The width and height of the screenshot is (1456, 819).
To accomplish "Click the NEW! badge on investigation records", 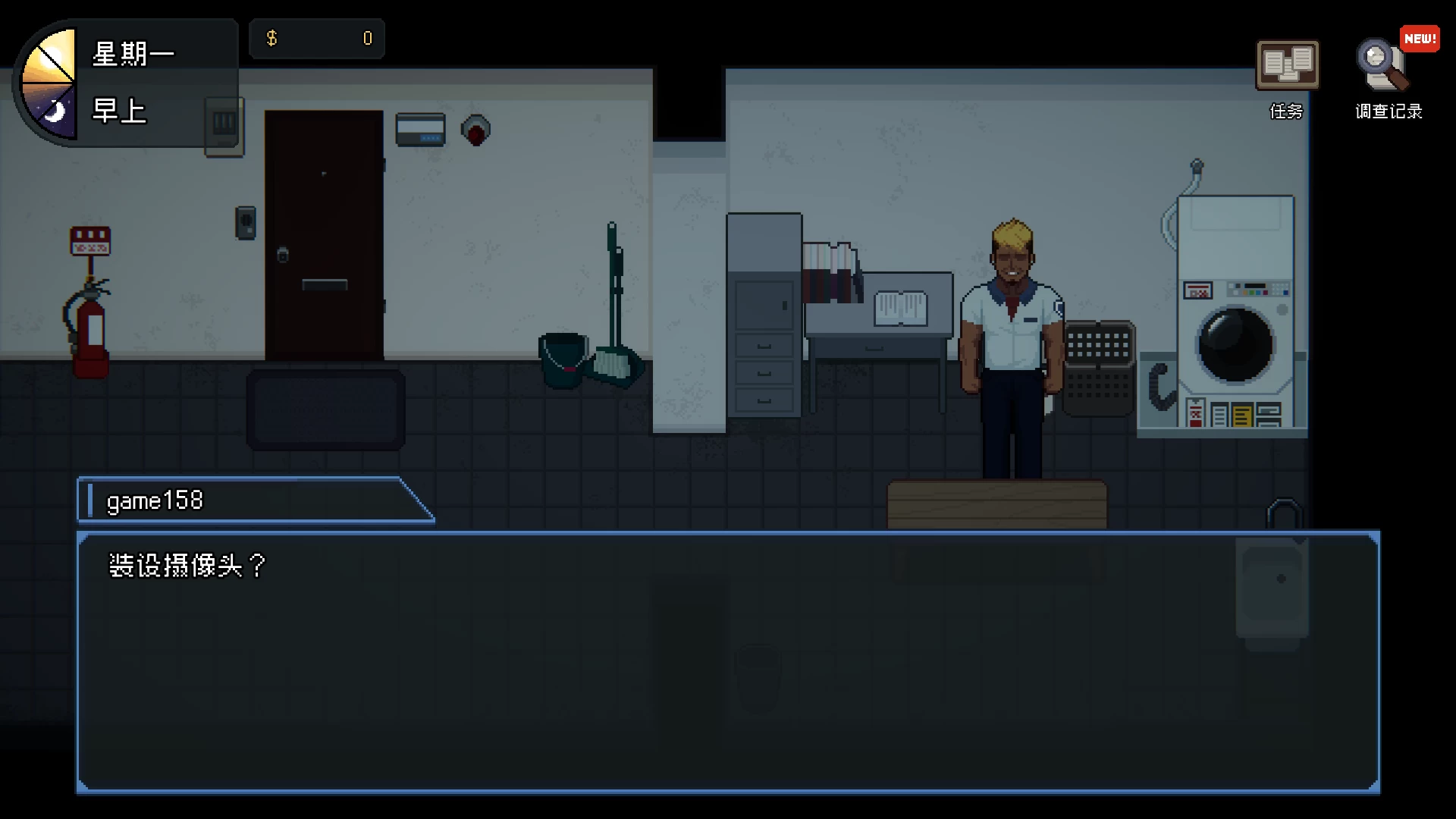I will pyautogui.click(x=1420, y=38).
